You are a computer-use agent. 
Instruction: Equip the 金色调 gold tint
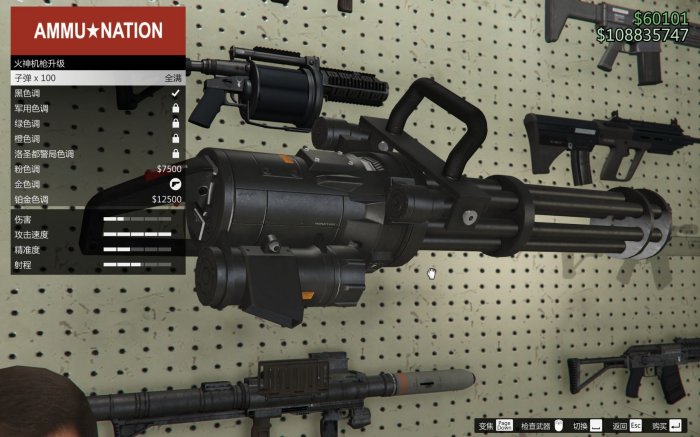click(x=97, y=184)
